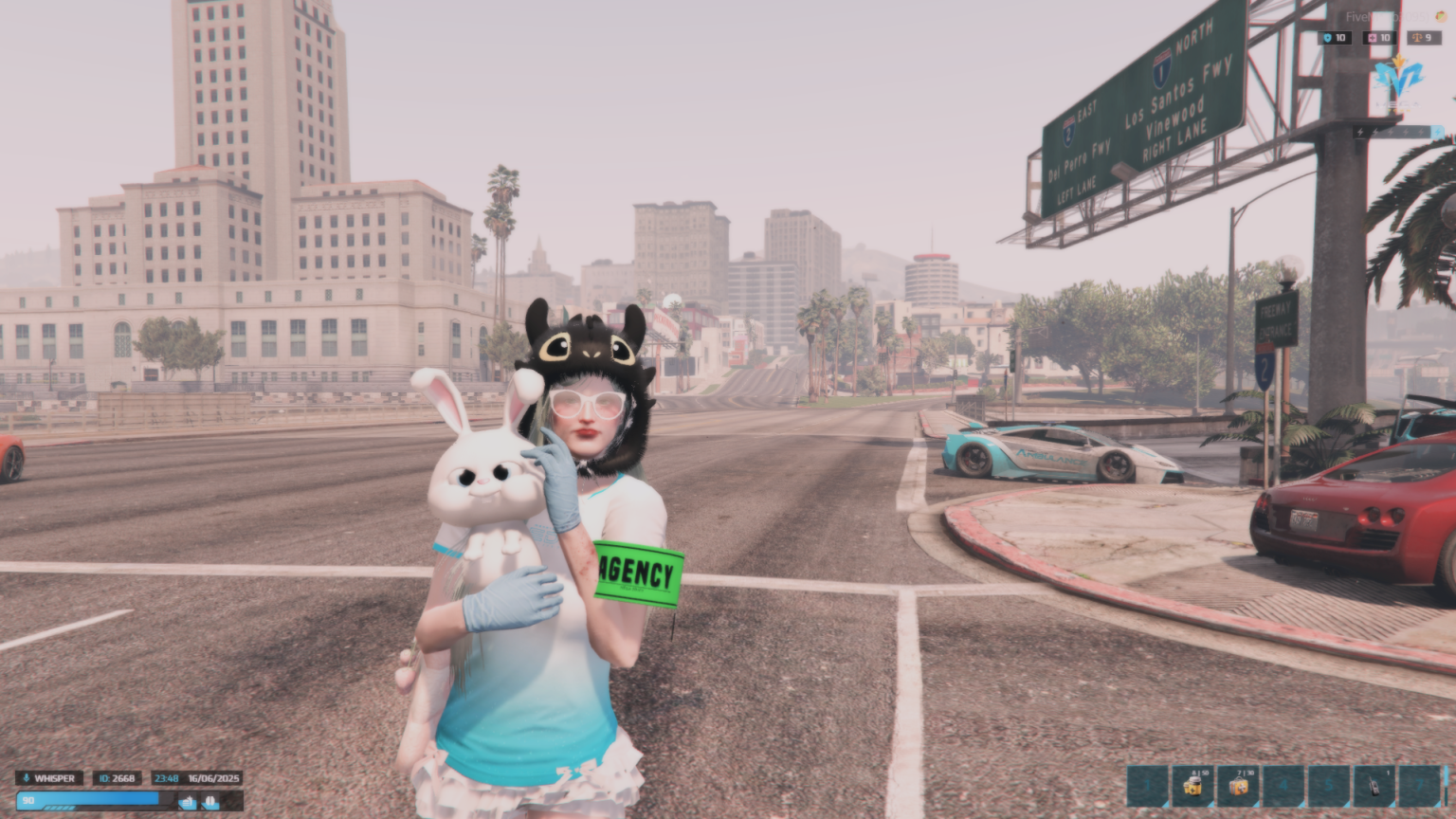Select the first aid kit in the hotbar
This screenshot has height=819, width=1456.
click(1239, 786)
